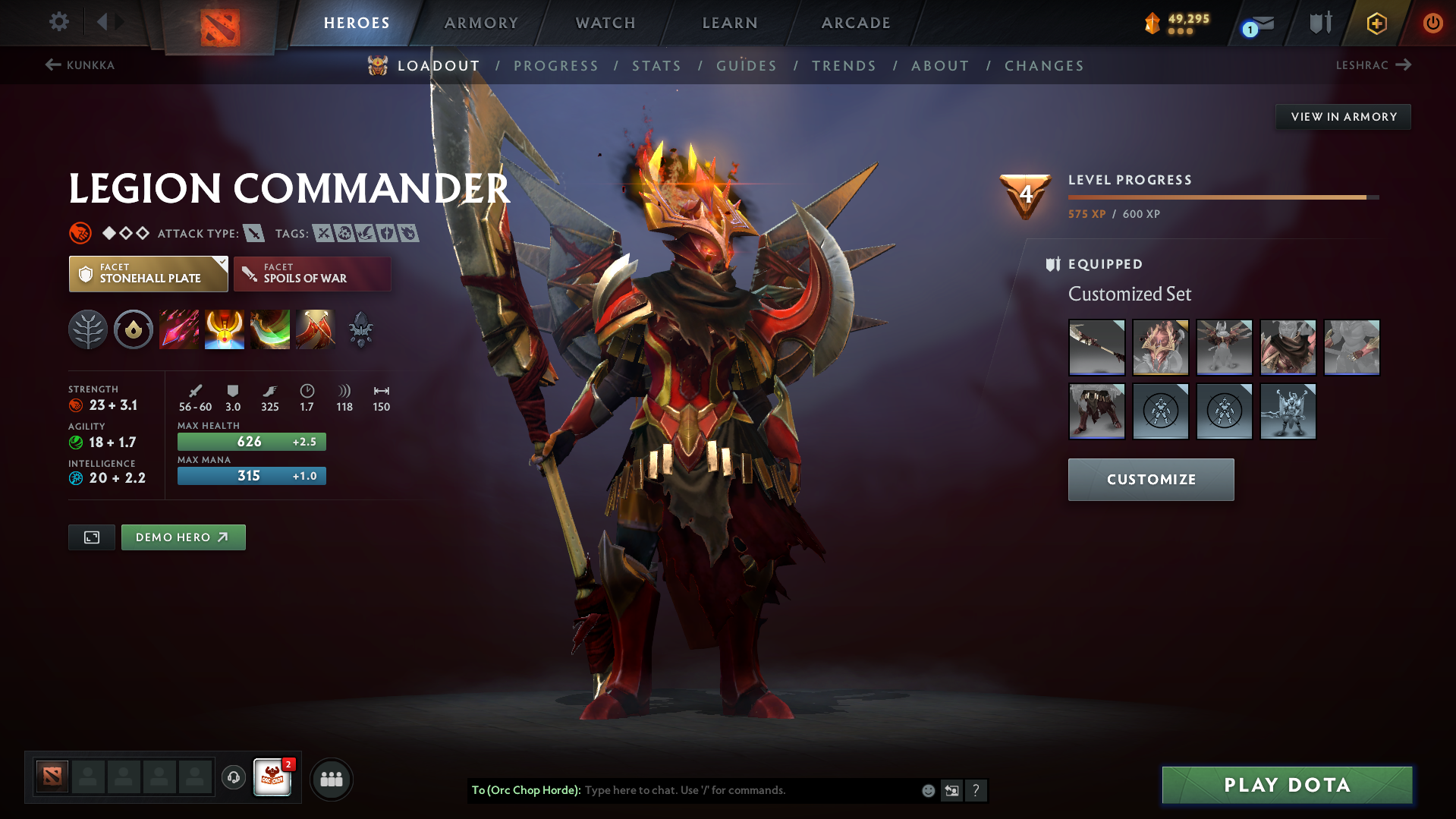
Task: Inspect the hero's innate ability icon
Action: coord(134,329)
